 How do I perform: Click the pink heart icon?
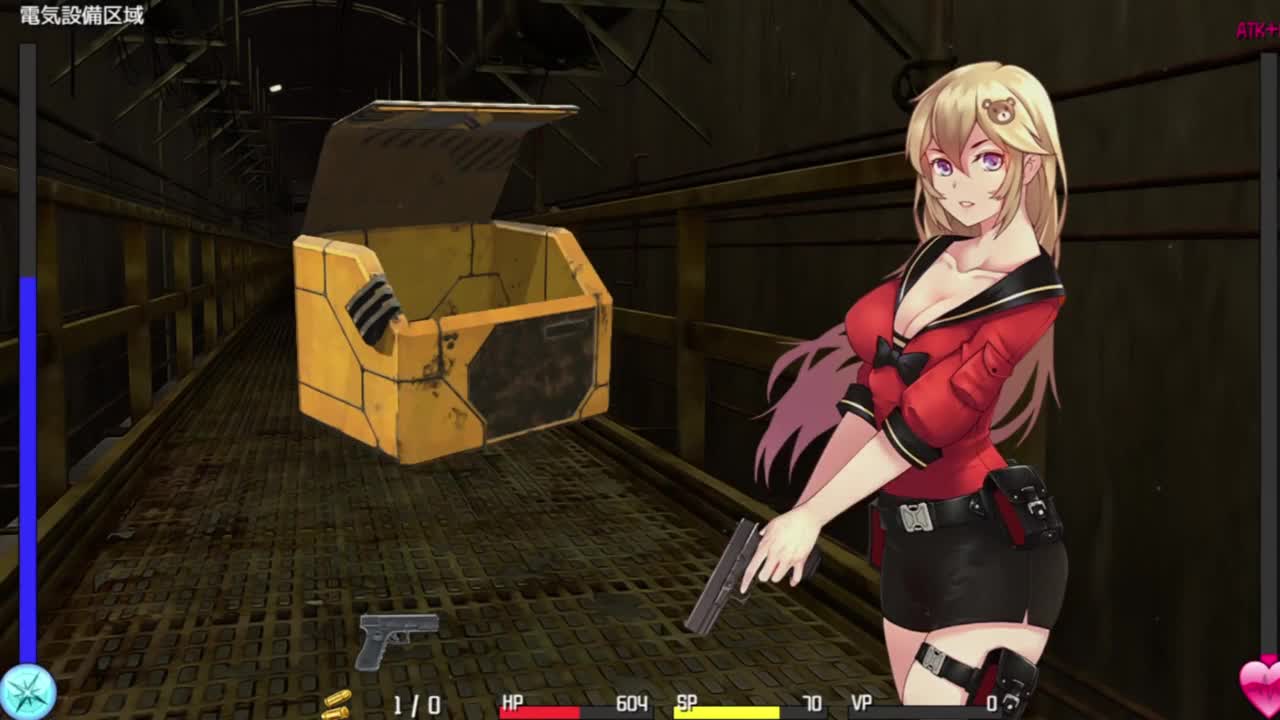tap(1260, 687)
